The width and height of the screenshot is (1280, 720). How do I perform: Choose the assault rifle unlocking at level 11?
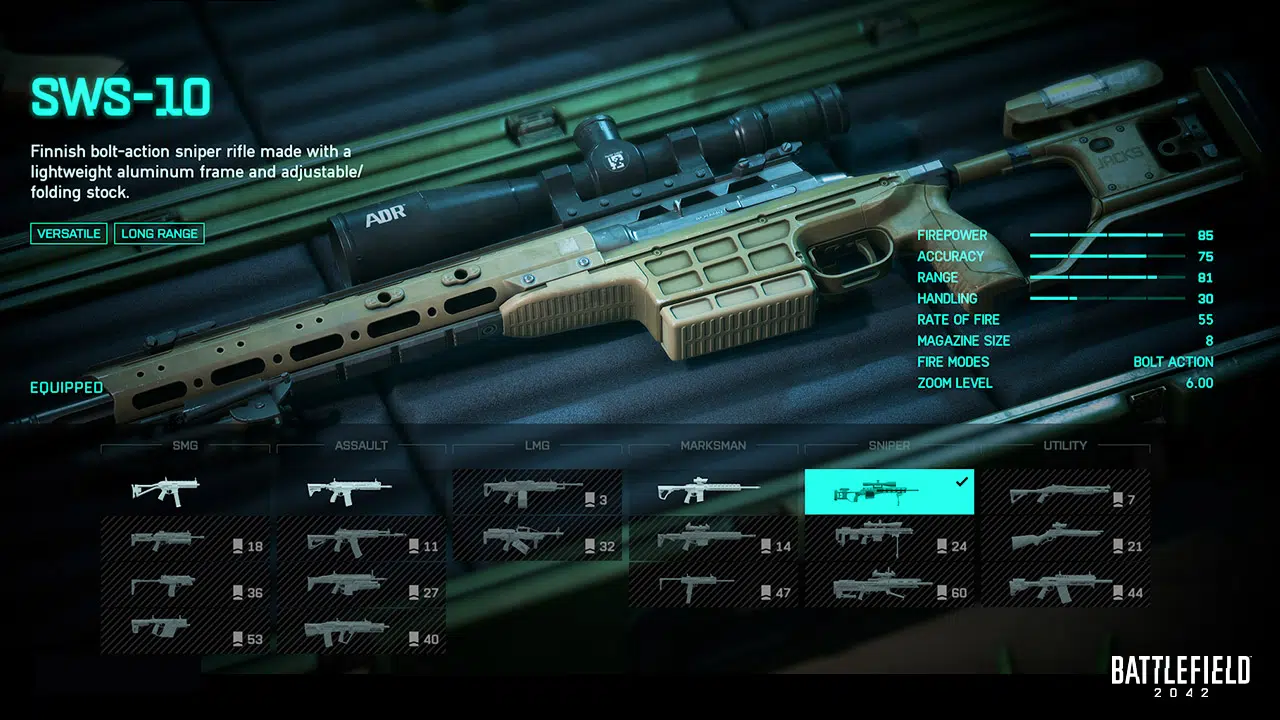[x=361, y=540]
